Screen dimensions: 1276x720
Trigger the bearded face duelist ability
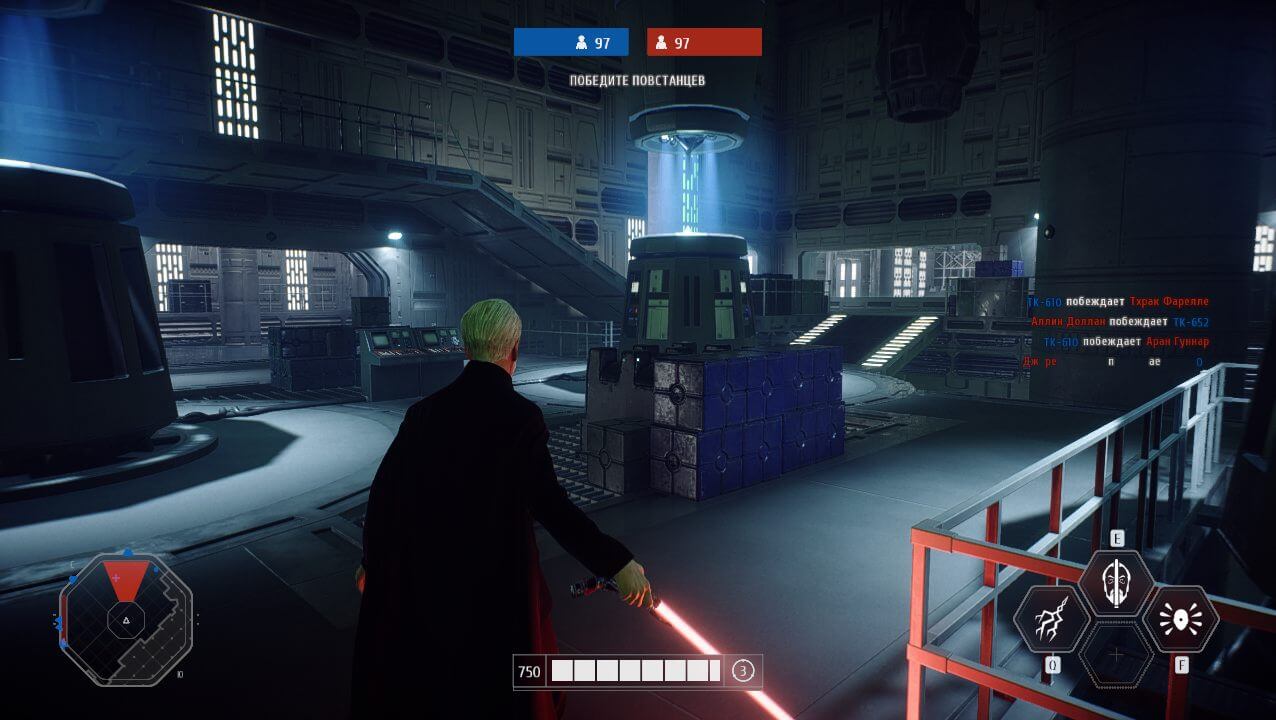pyautogui.click(x=1116, y=584)
